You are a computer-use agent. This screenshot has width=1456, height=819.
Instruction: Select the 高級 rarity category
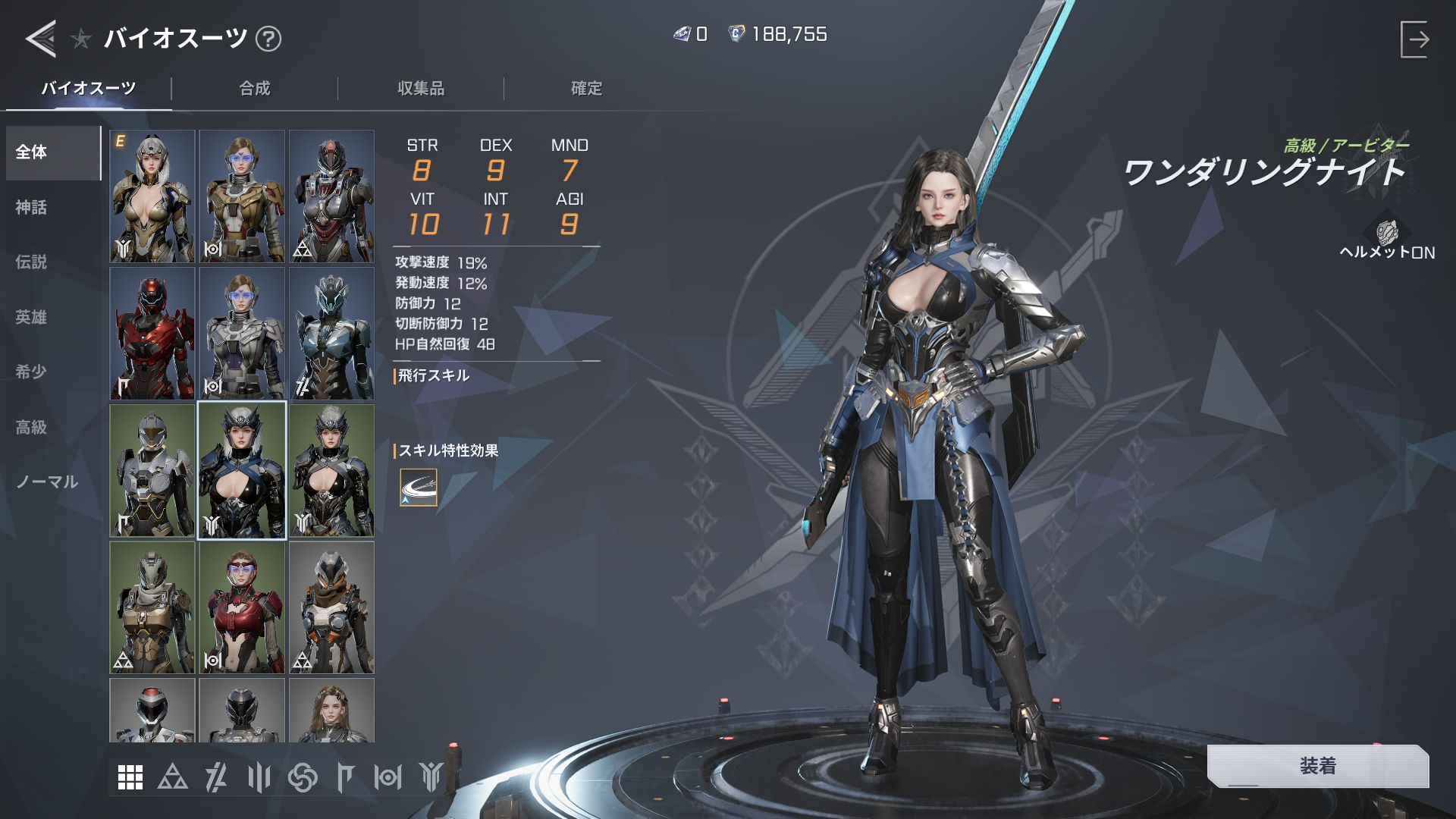point(32,427)
